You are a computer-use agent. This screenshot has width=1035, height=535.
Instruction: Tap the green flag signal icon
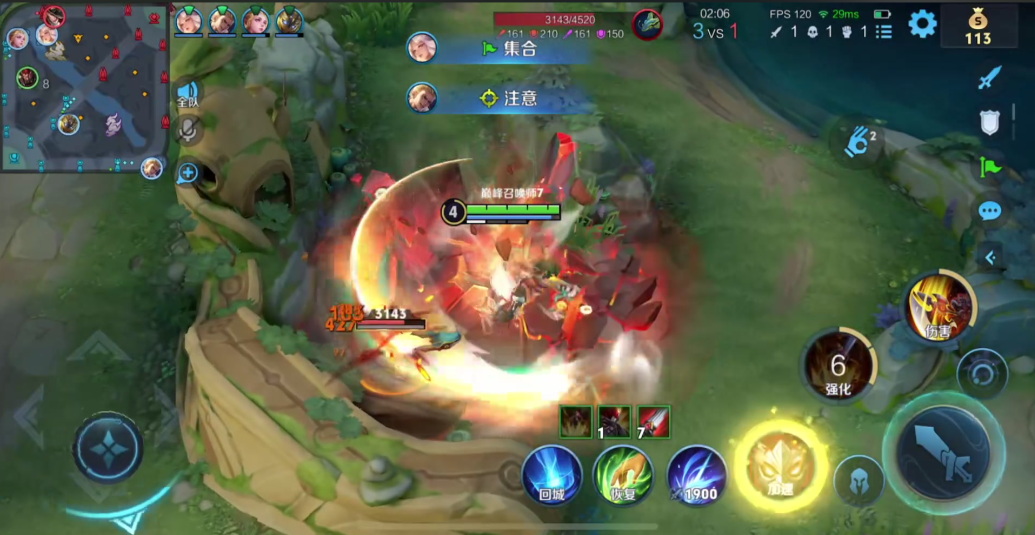[990, 166]
